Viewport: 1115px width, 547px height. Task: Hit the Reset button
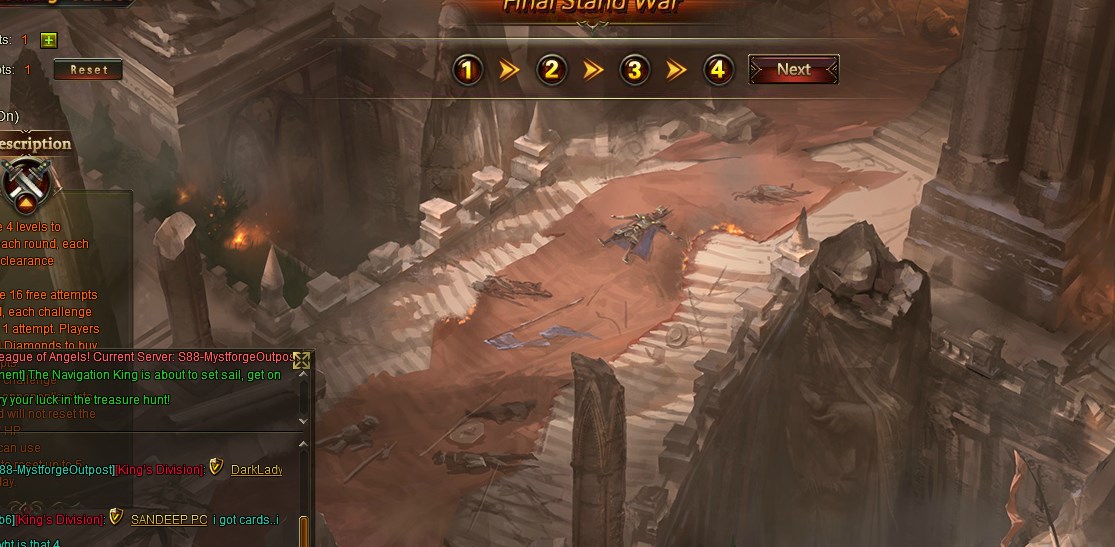pos(88,70)
